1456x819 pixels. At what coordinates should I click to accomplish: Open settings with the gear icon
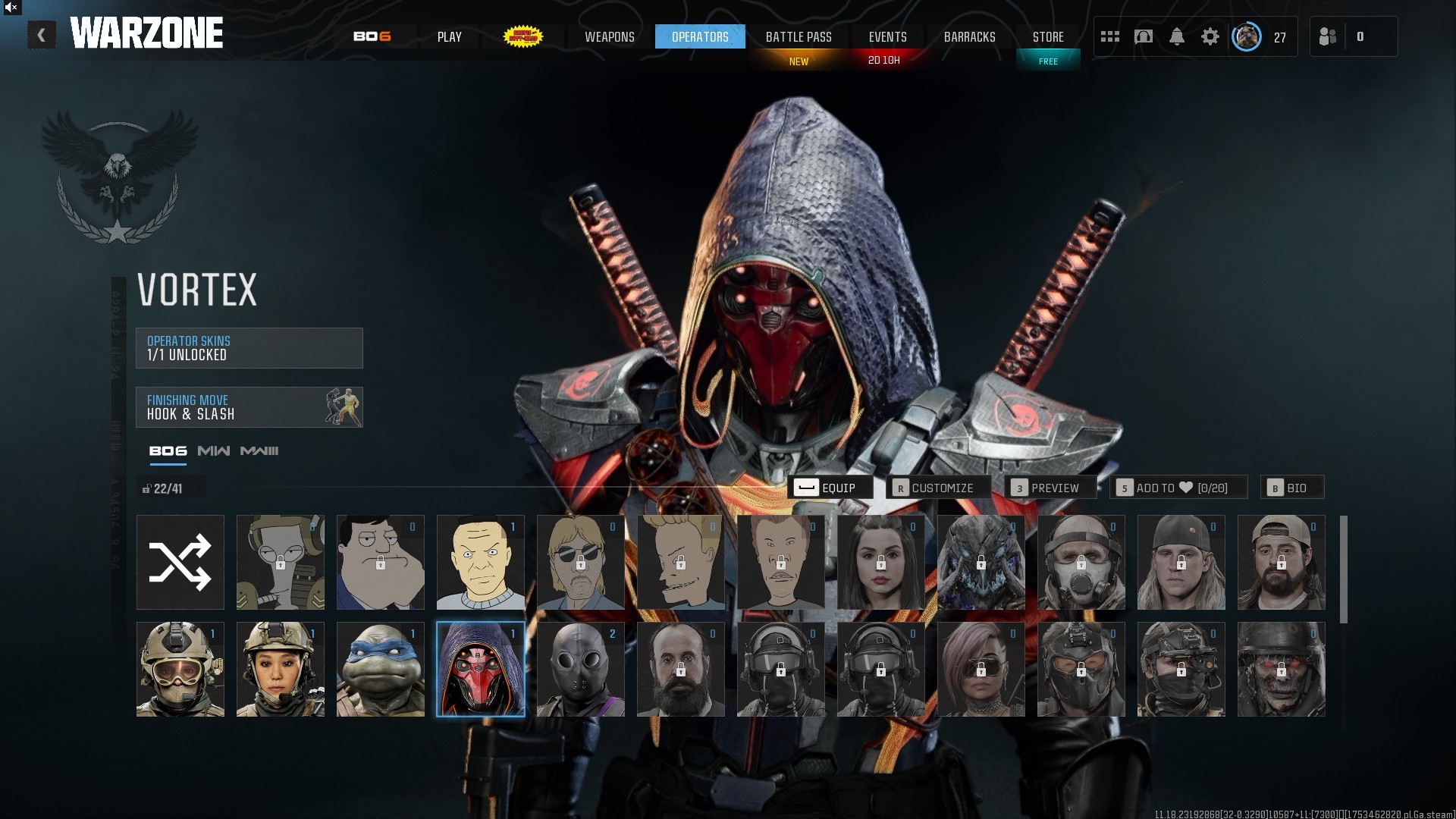tap(1210, 36)
